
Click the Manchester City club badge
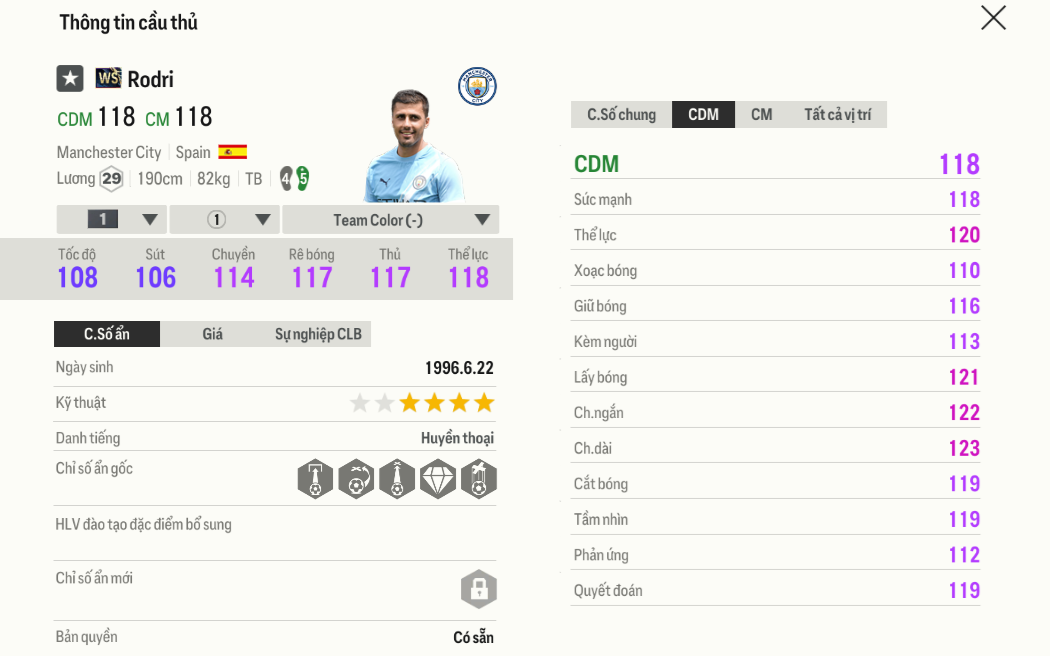[477, 87]
